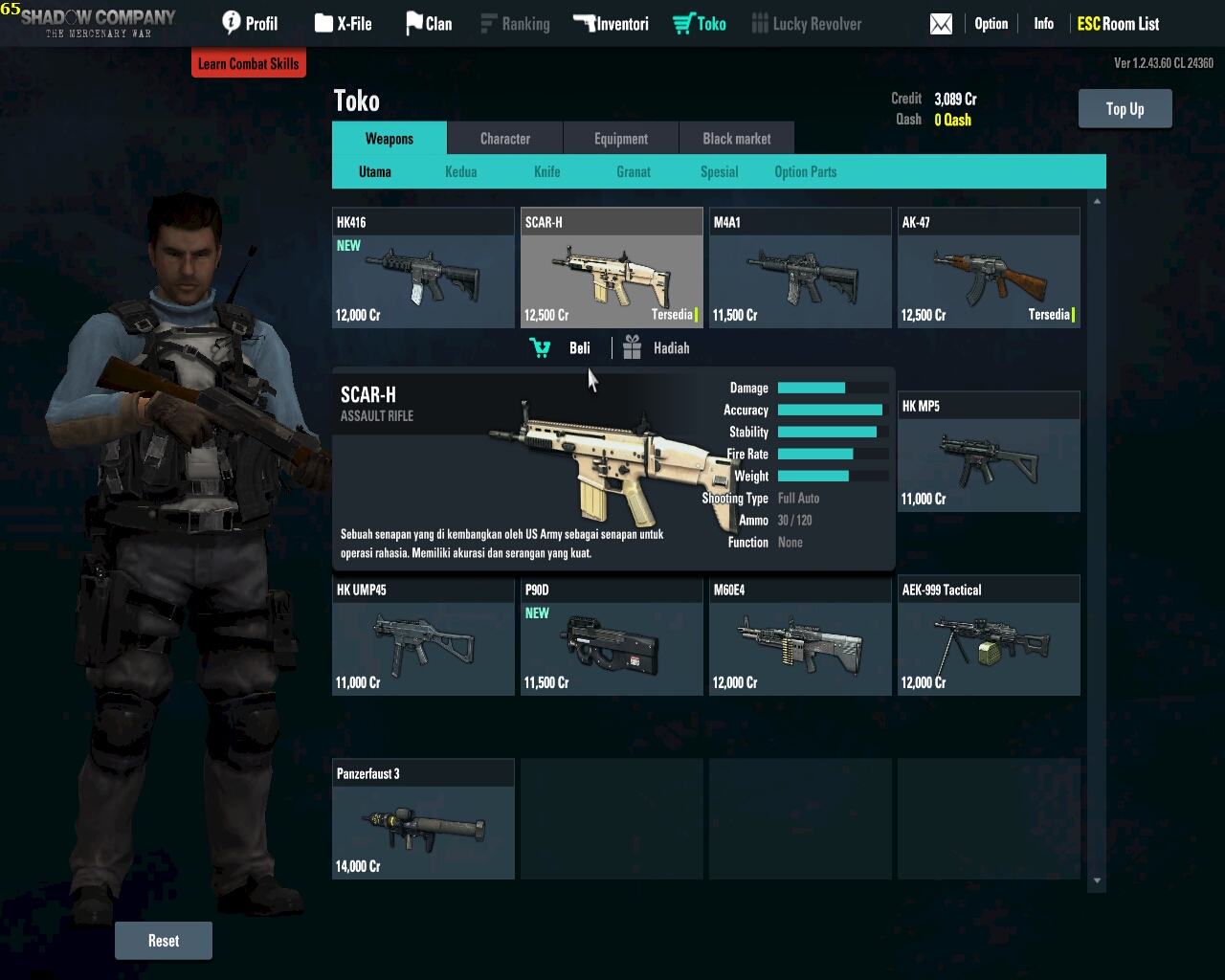Choose the Option Parts category

[x=805, y=172]
